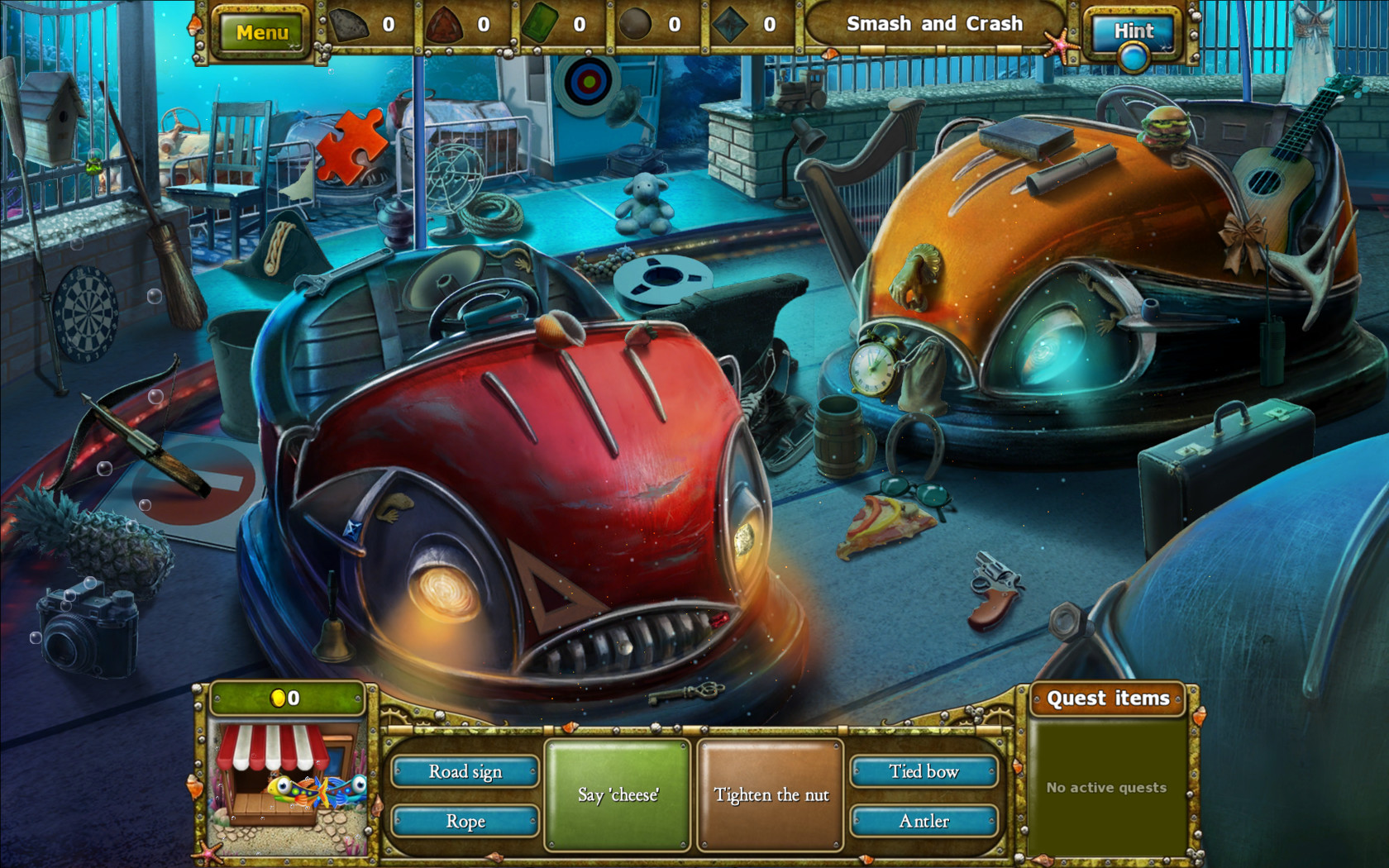Click the 'Rope' item label
This screenshot has height=868, width=1389.
click(465, 821)
